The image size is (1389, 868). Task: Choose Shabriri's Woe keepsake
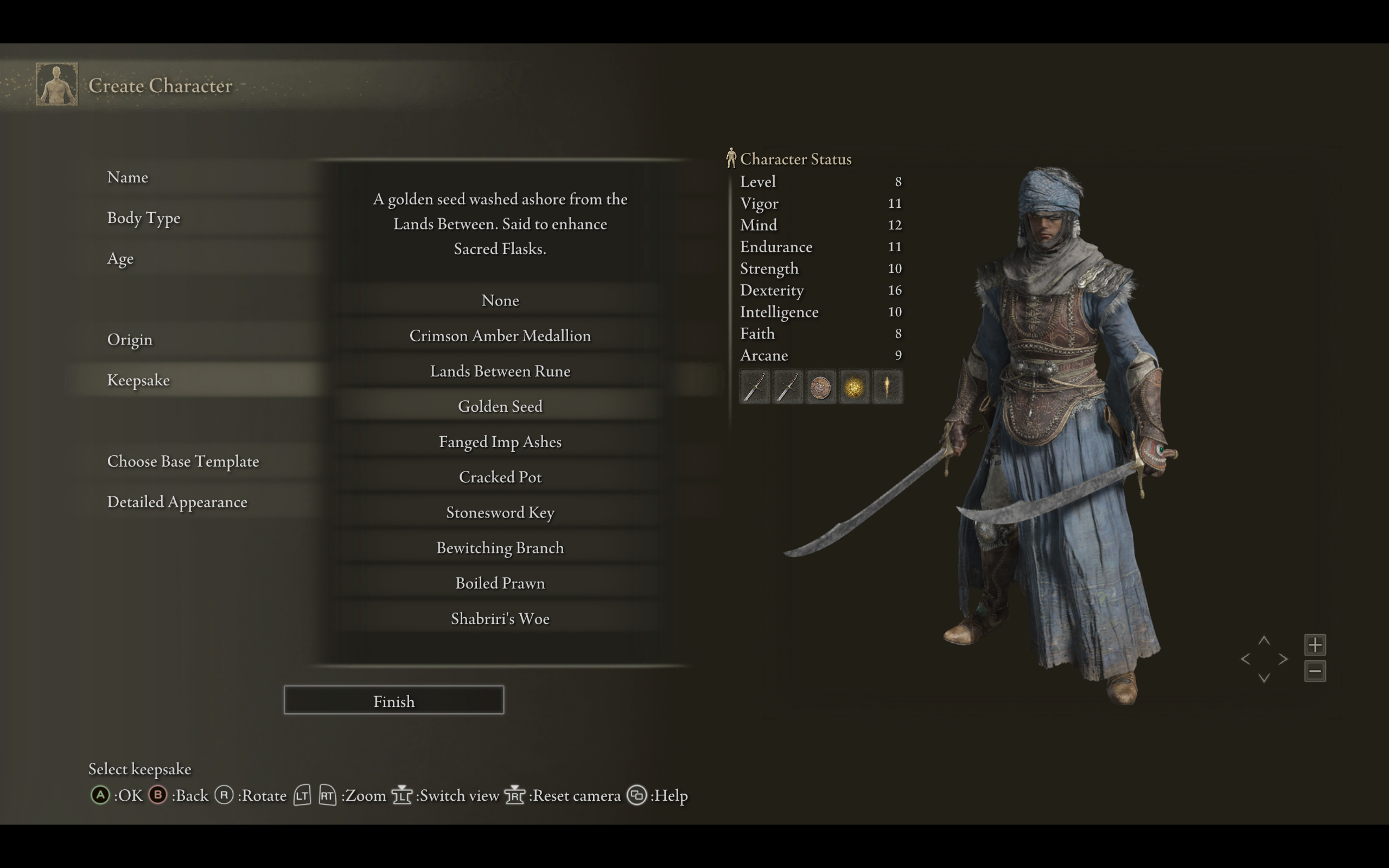[x=500, y=619]
